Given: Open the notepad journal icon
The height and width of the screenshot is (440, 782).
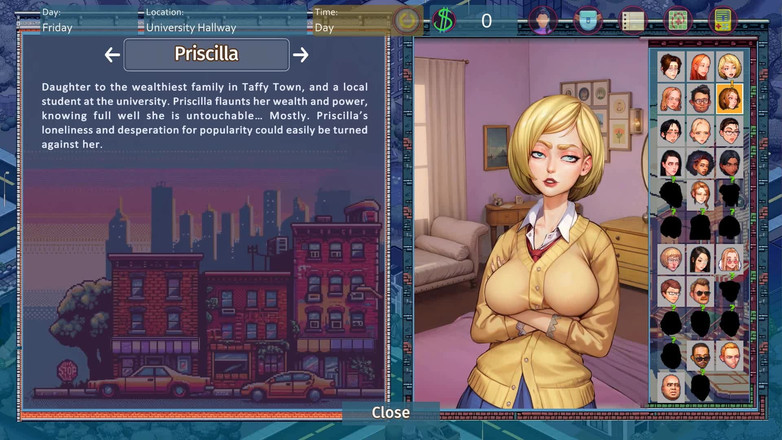Looking at the screenshot, I should pos(632,20).
